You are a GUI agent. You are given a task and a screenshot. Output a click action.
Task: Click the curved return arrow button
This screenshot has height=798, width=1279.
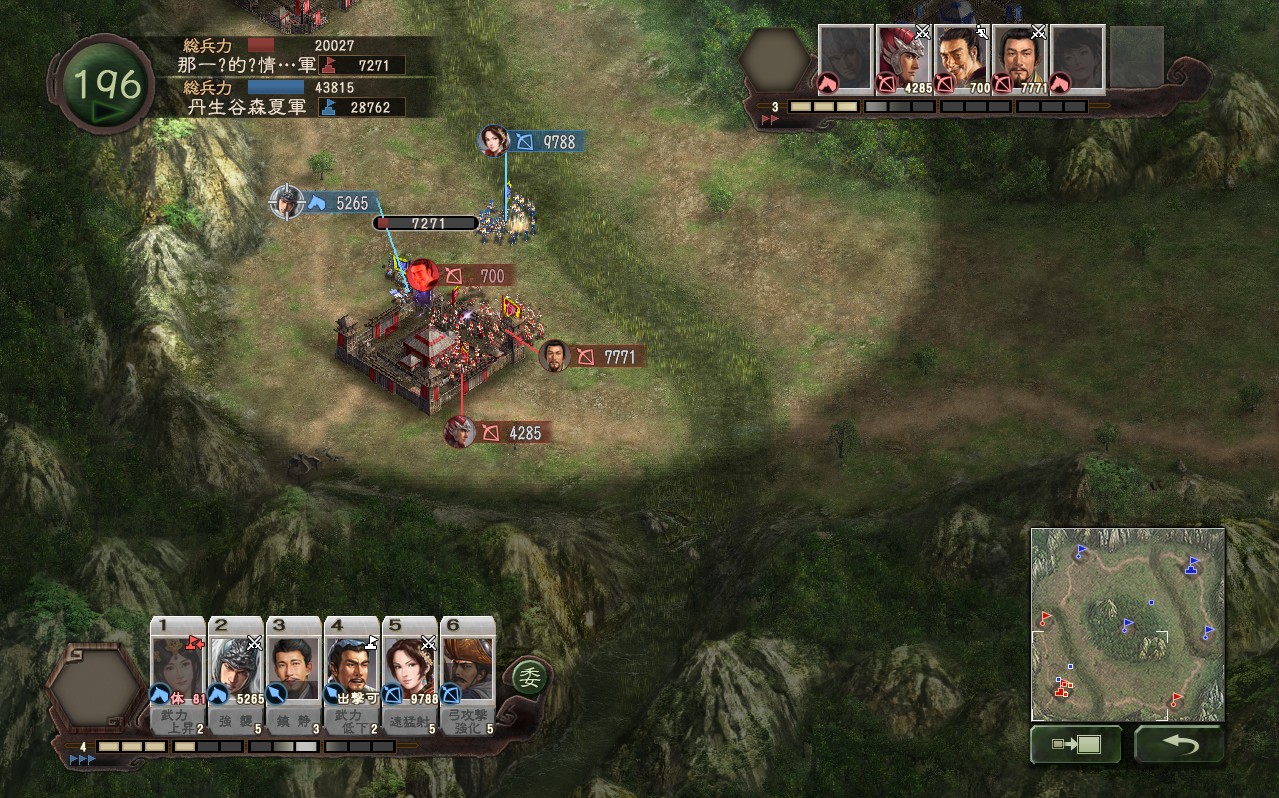pos(1179,744)
